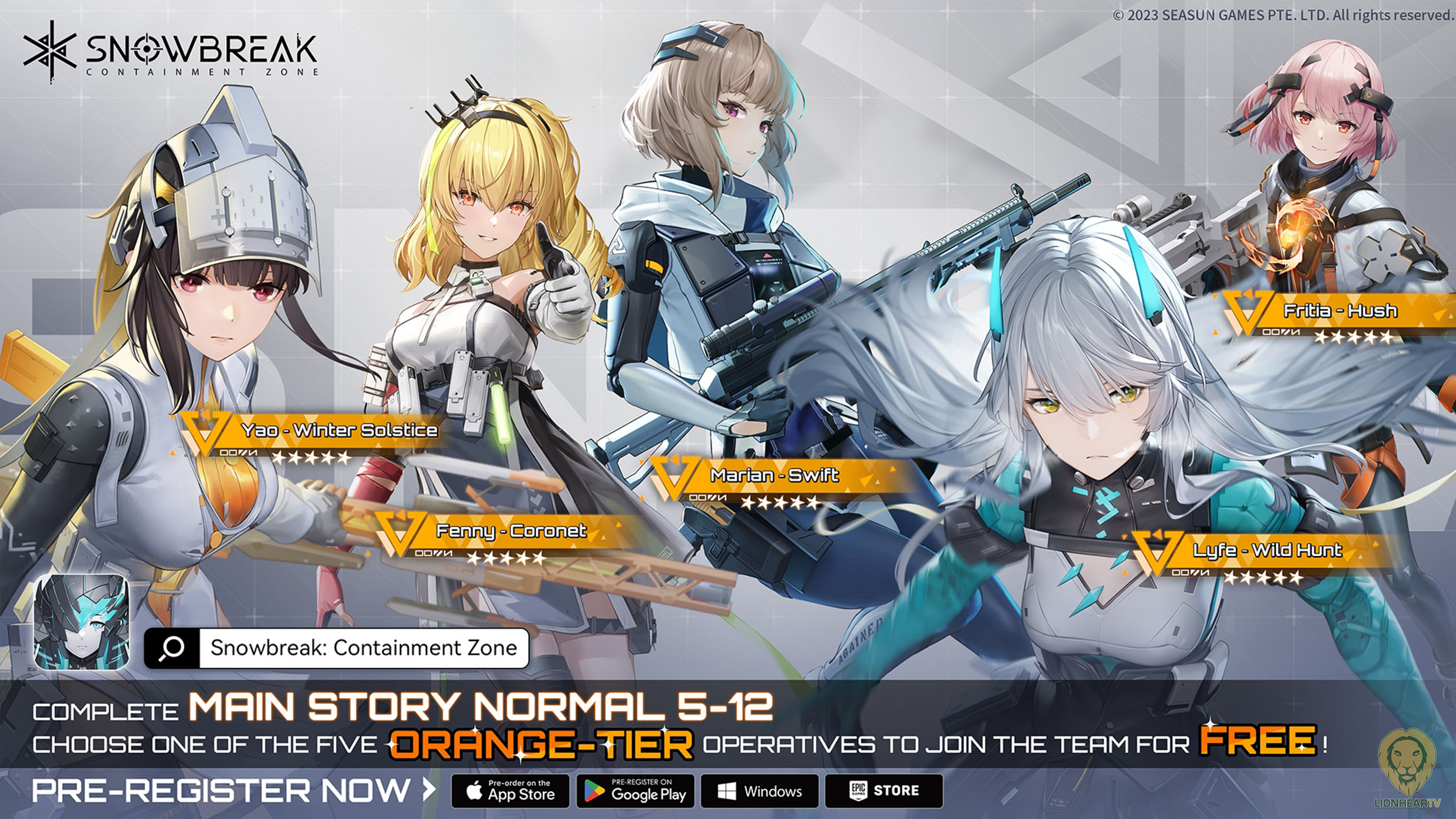Select the Google Play pre-register badge
Screen dimensions: 1456x819
pos(636,791)
